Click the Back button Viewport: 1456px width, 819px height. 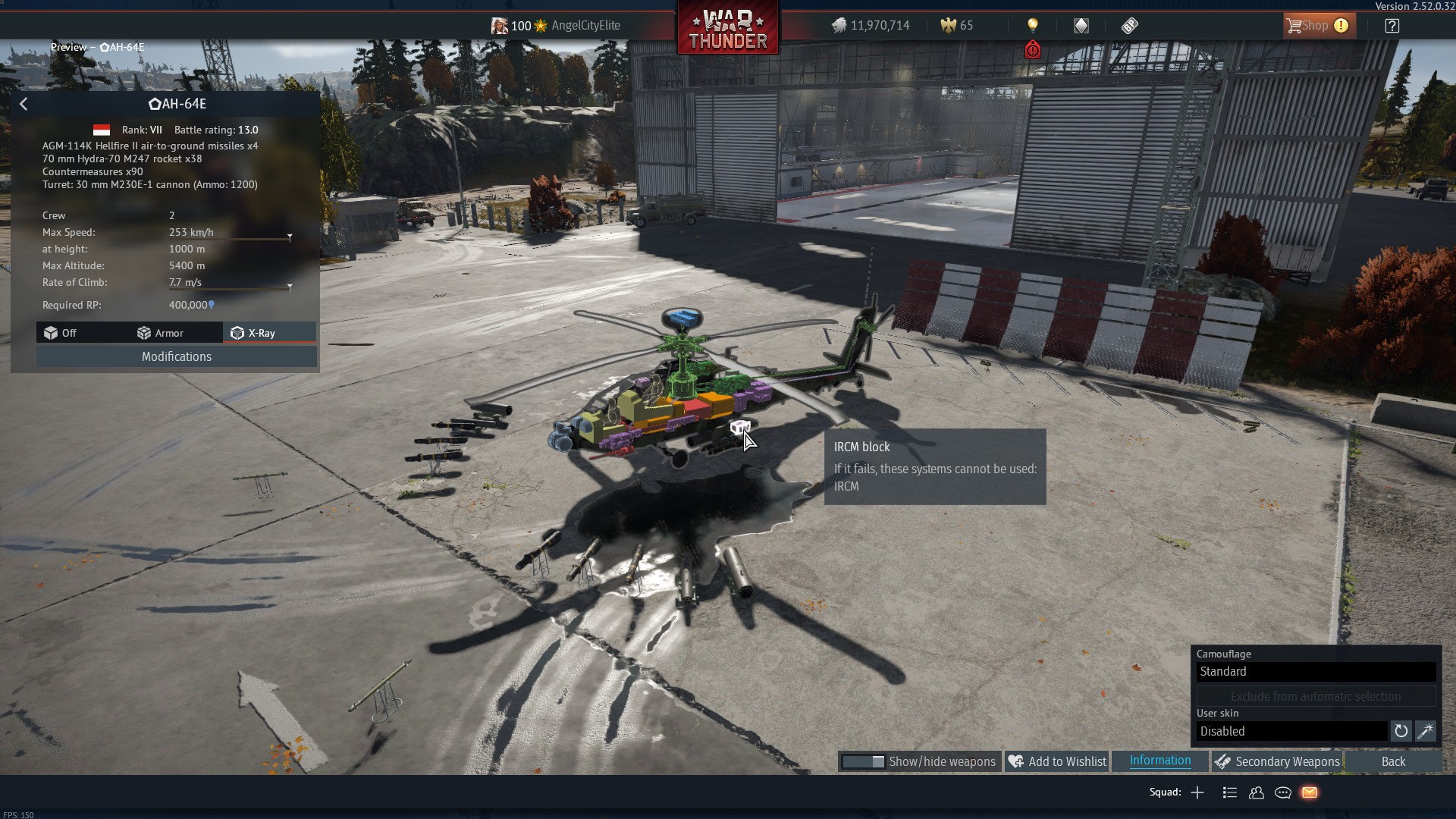click(x=1392, y=761)
